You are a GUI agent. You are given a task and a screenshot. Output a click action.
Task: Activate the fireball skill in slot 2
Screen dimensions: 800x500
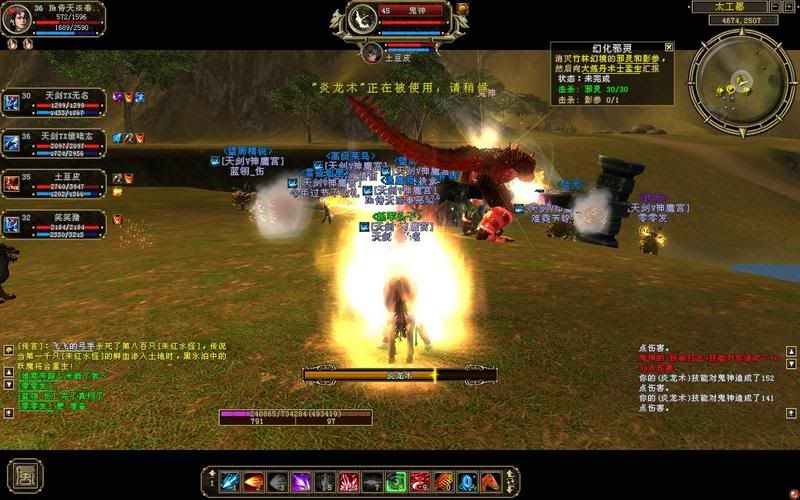(x=253, y=482)
